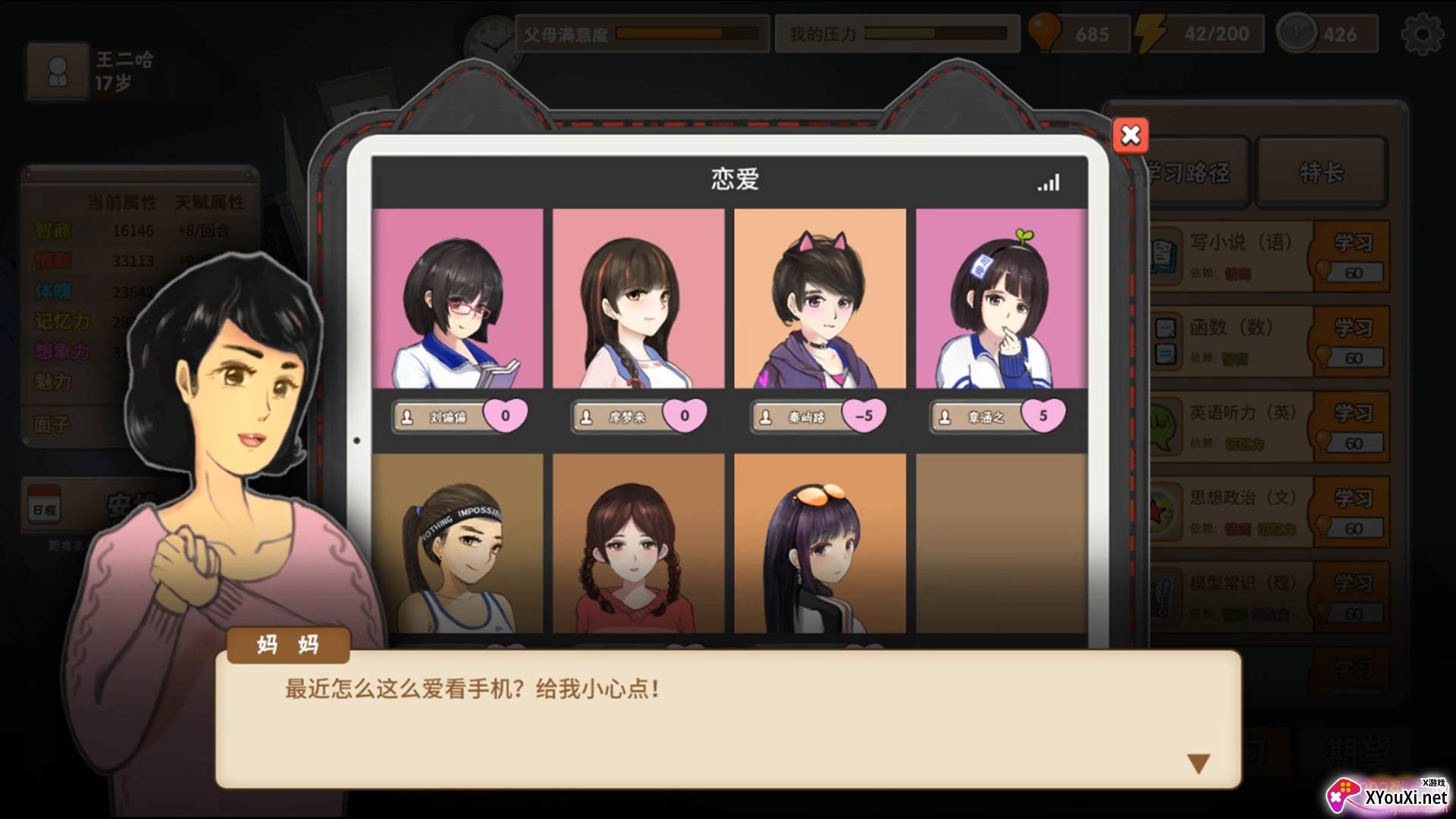Toggle the heart beside 章涵之
The width and height of the screenshot is (1456, 819).
(x=1045, y=413)
